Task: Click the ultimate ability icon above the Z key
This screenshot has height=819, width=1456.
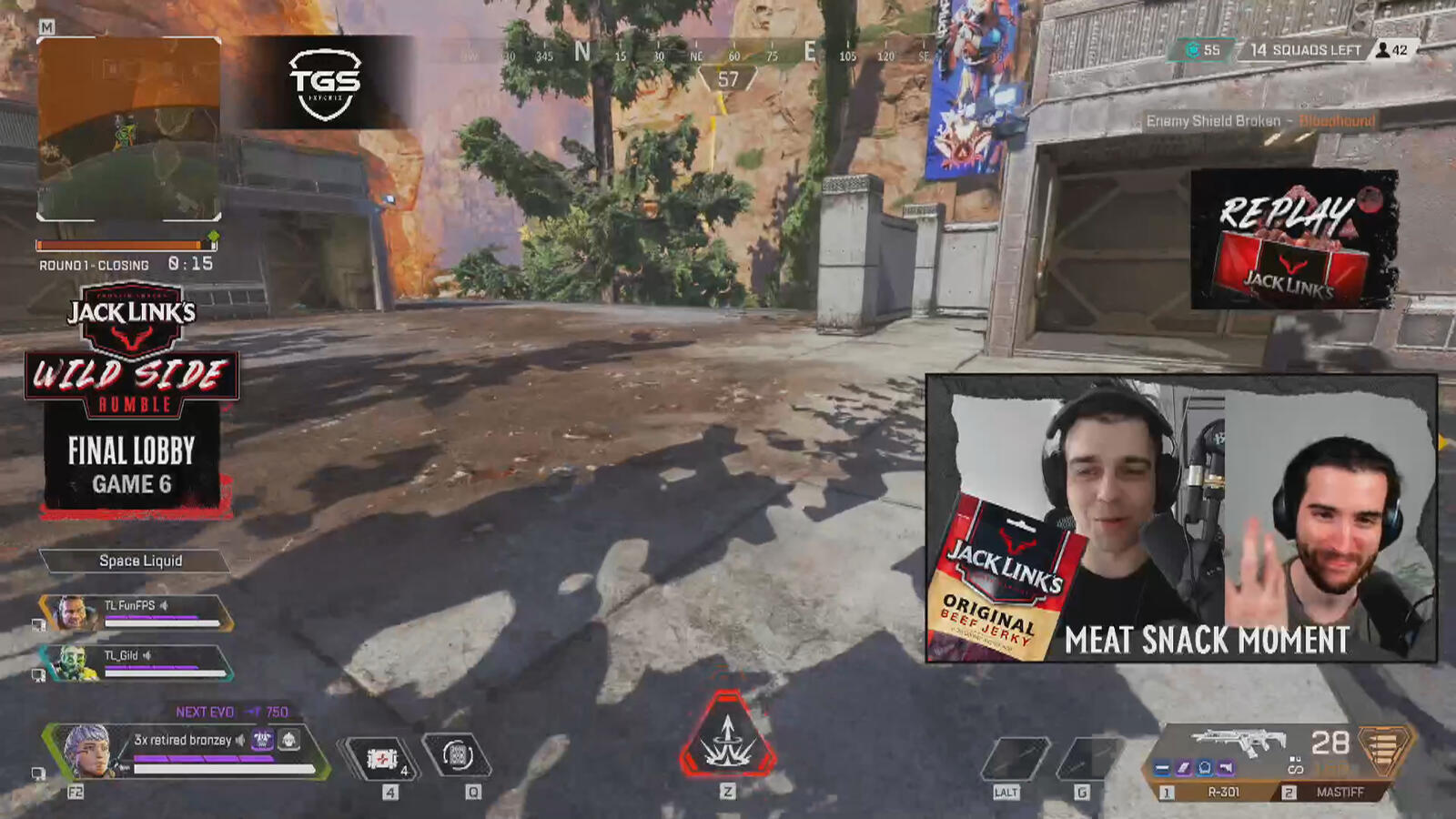Action: coord(726,739)
